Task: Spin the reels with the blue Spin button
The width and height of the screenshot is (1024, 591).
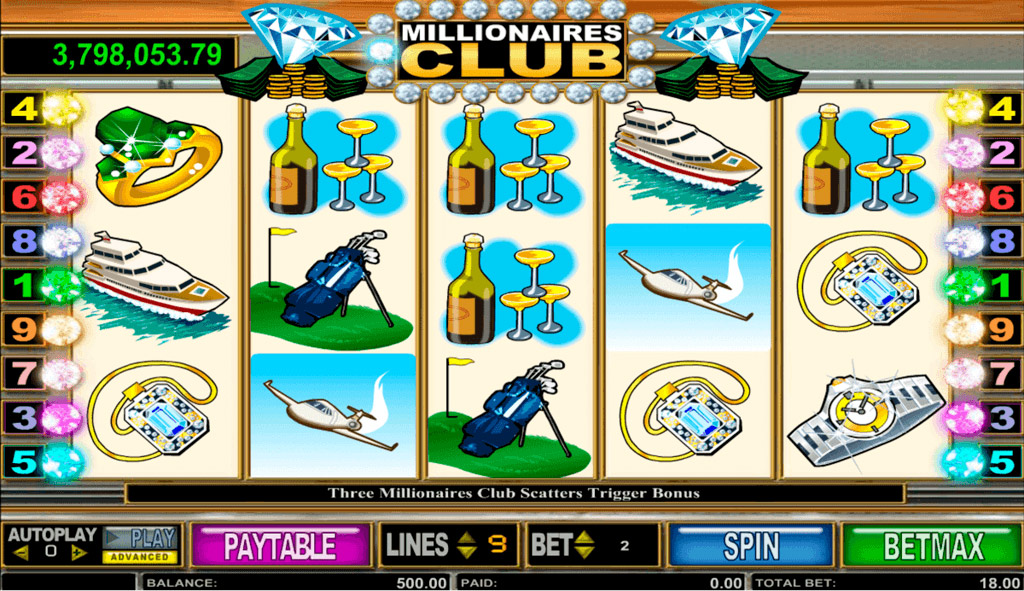Action: coord(751,546)
